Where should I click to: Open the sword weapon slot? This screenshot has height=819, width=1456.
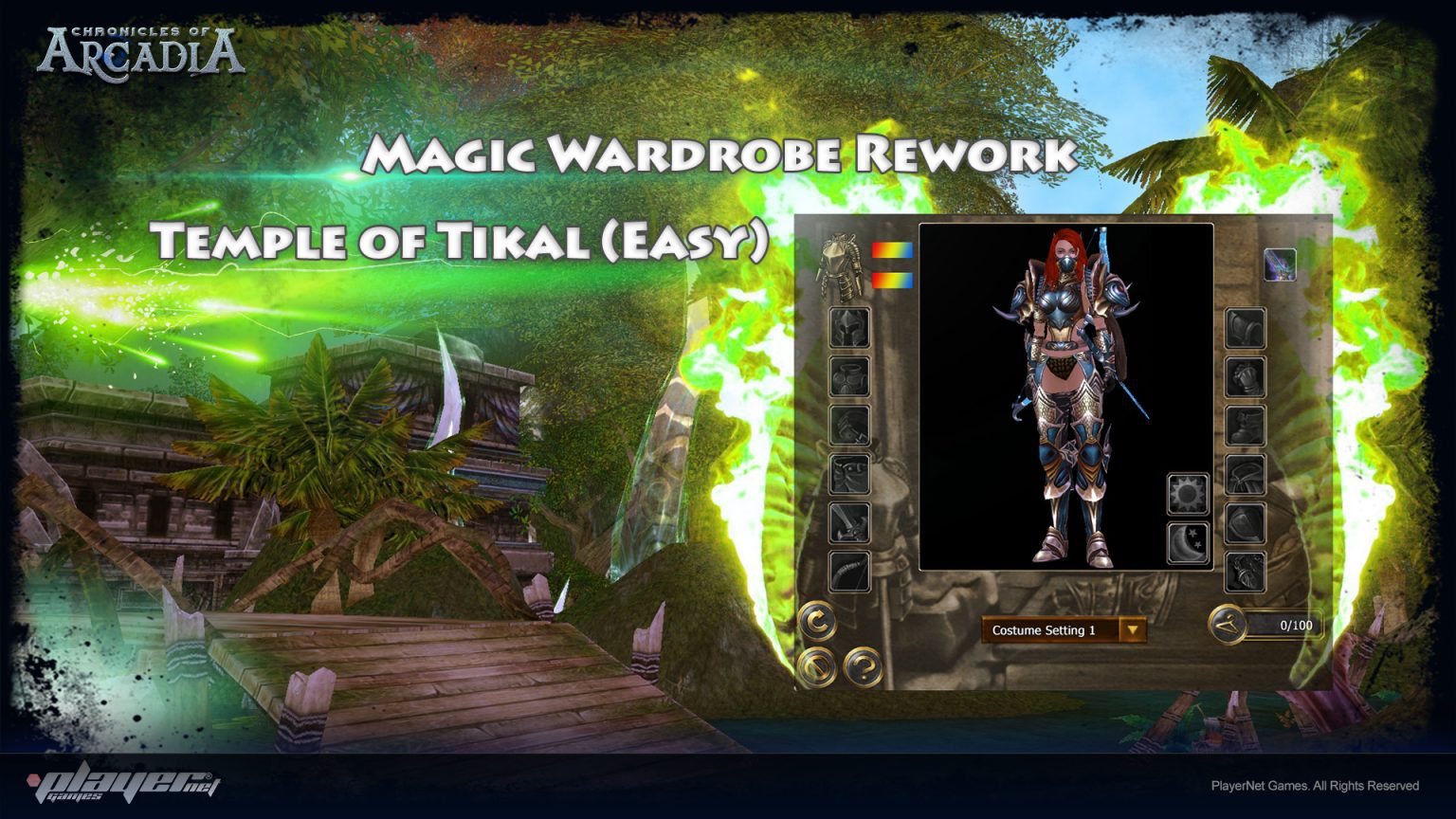[850, 519]
